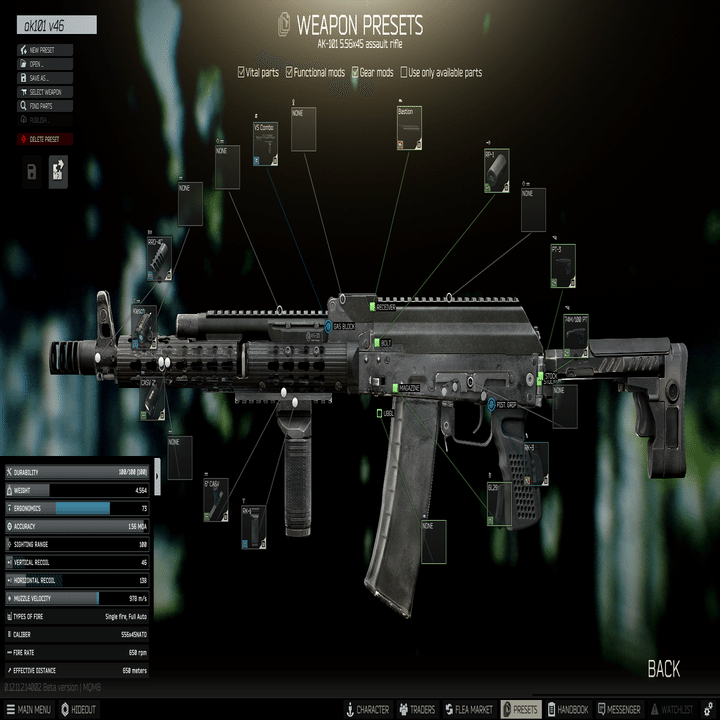Edit the ak101 v46 preset name field
The image size is (720, 720).
pyautogui.click(x=56, y=25)
